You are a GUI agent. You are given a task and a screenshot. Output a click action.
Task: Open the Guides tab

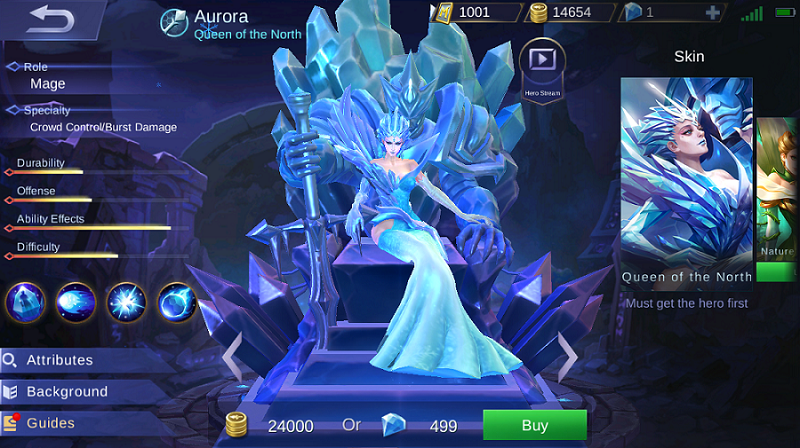point(50,423)
